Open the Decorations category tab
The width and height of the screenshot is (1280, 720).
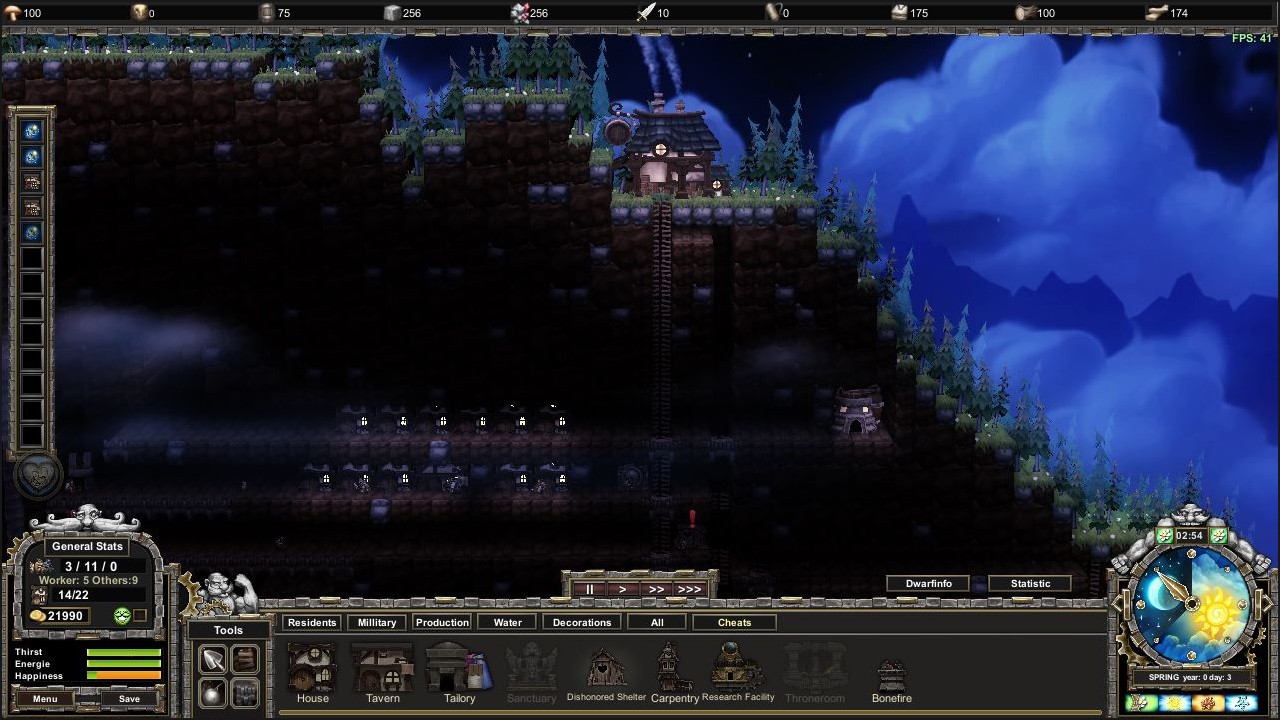tap(581, 622)
